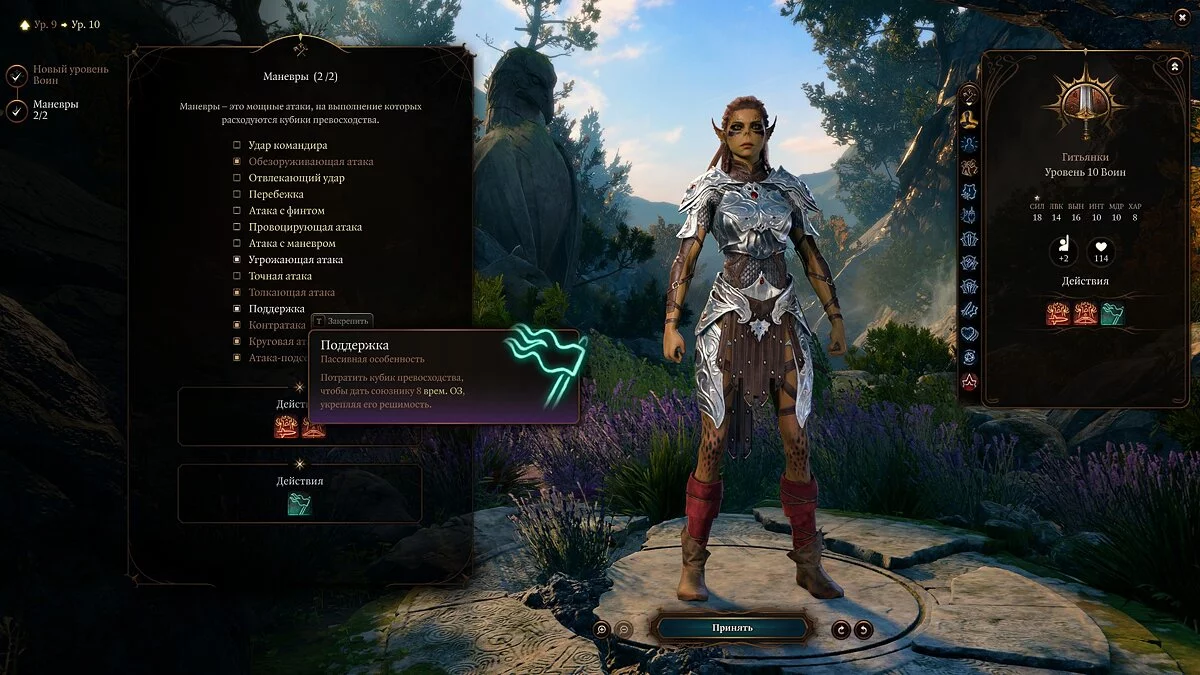Open the Новый уровень Воин step
The height and width of the screenshot is (675, 1200).
[17, 76]
